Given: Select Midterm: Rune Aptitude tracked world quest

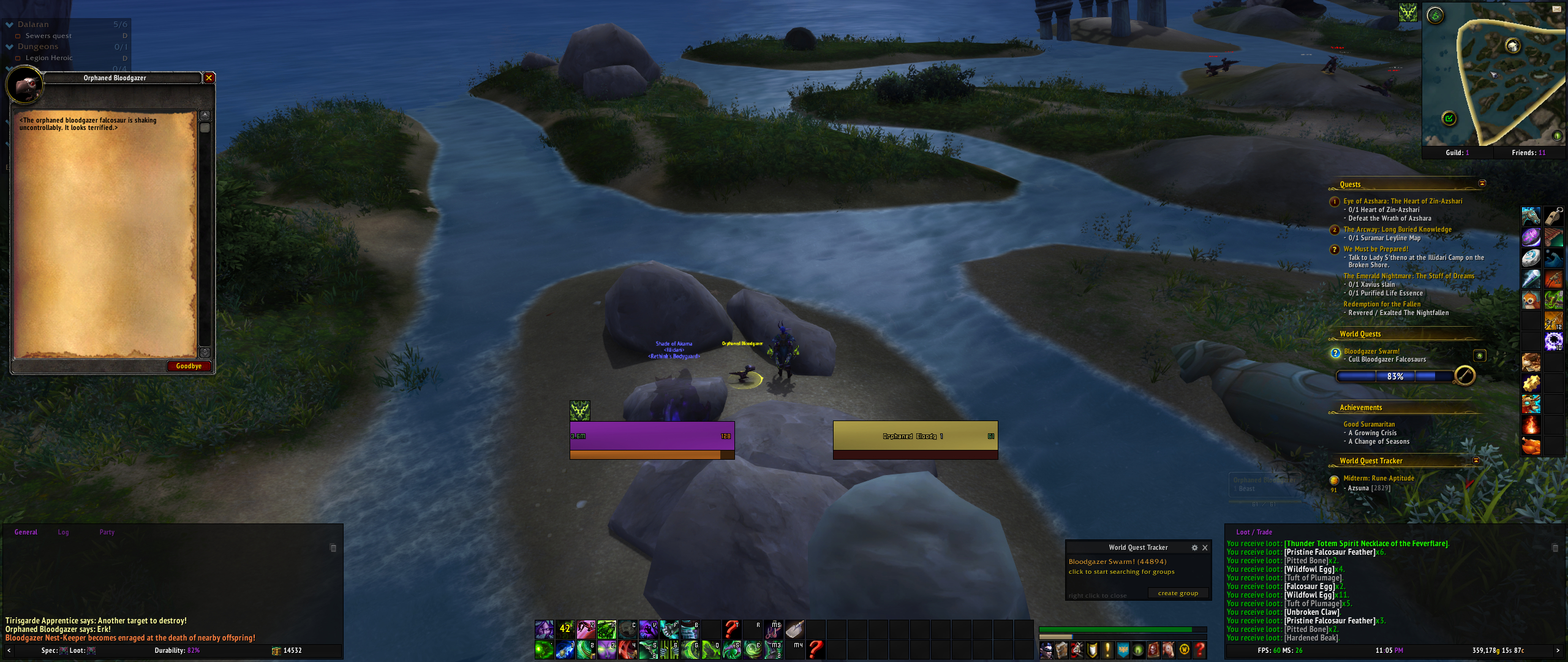Looking at the screenshot, I should [1379, 478].
